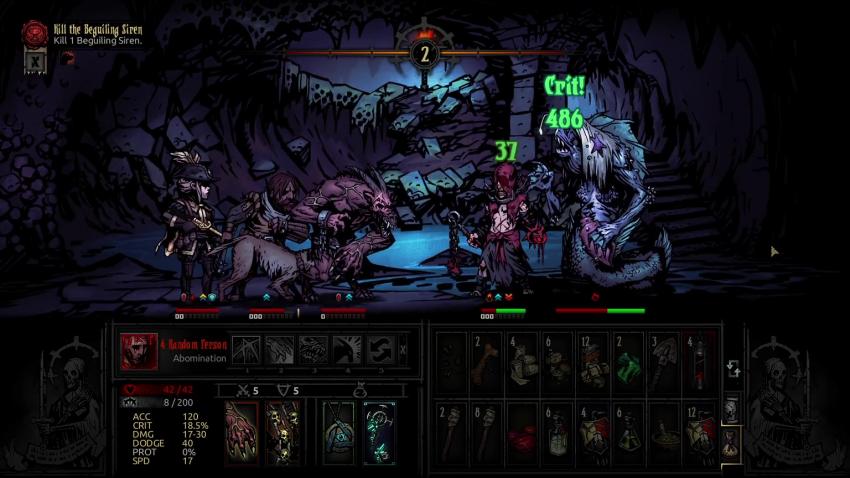850x478 pixels.
Task: Select the red ruby gems slot
Action: (x=522, y=431)
